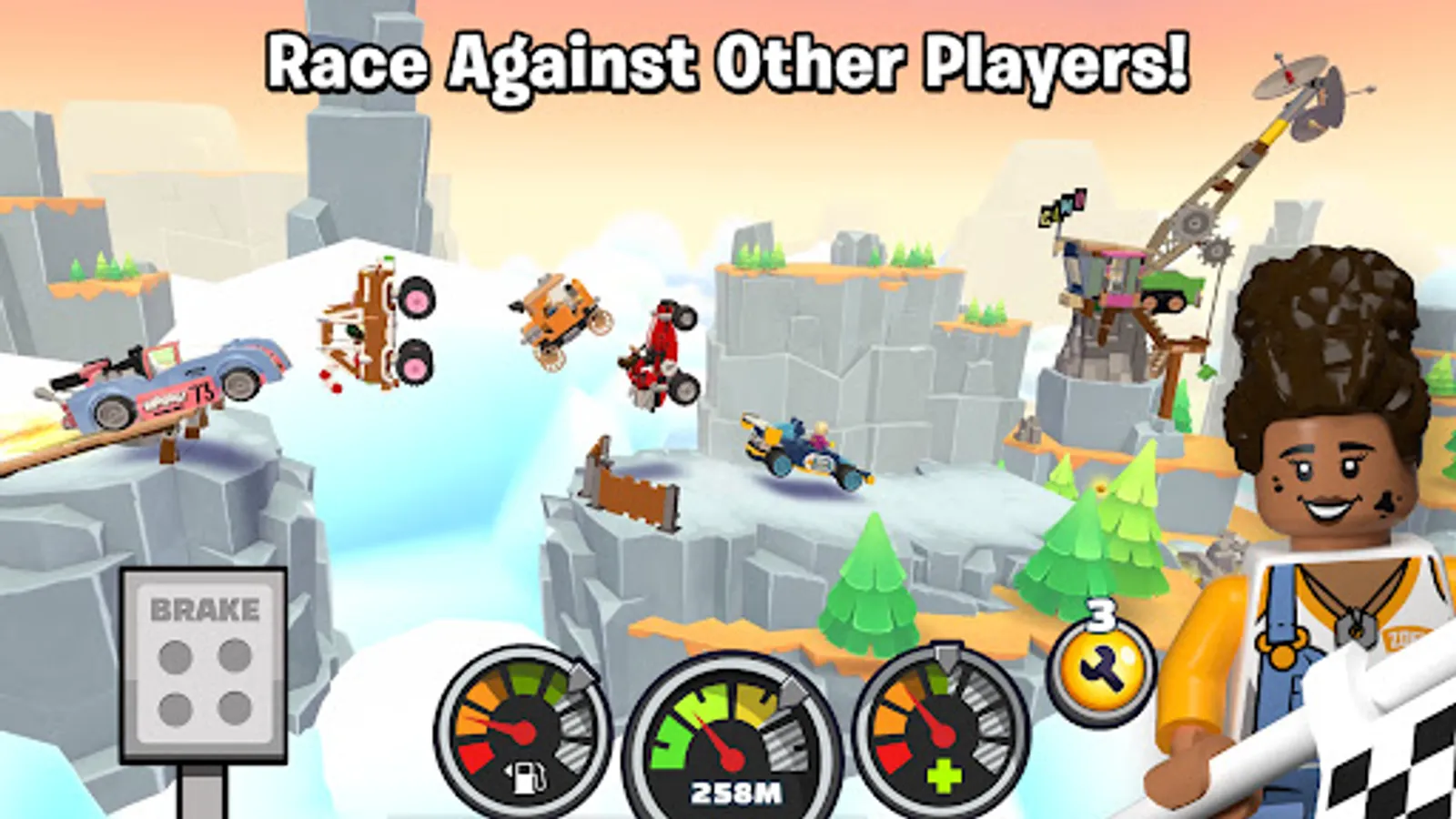
Task: Select the Race Against Other Players title
Action: coord(728,59)
